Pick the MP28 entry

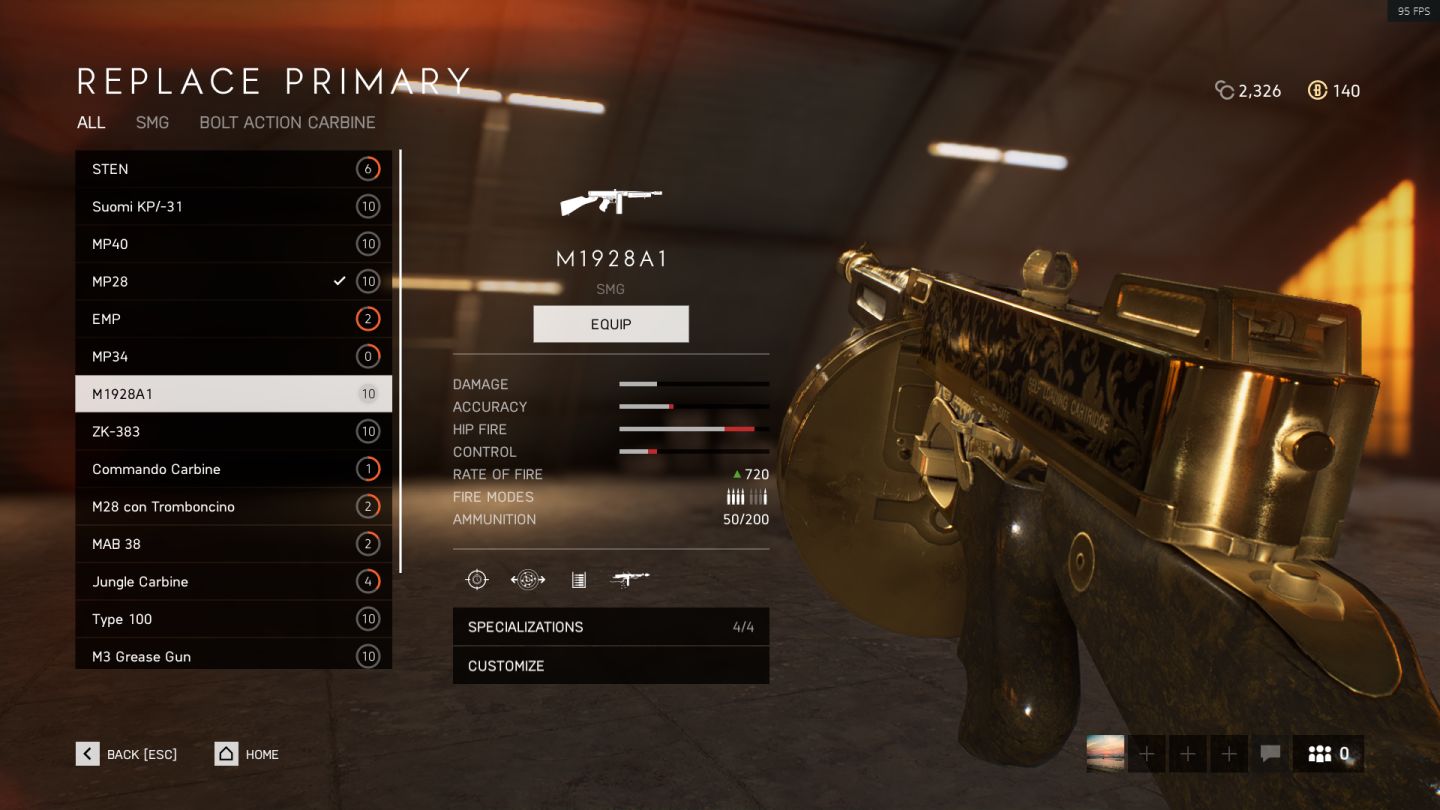233,282
